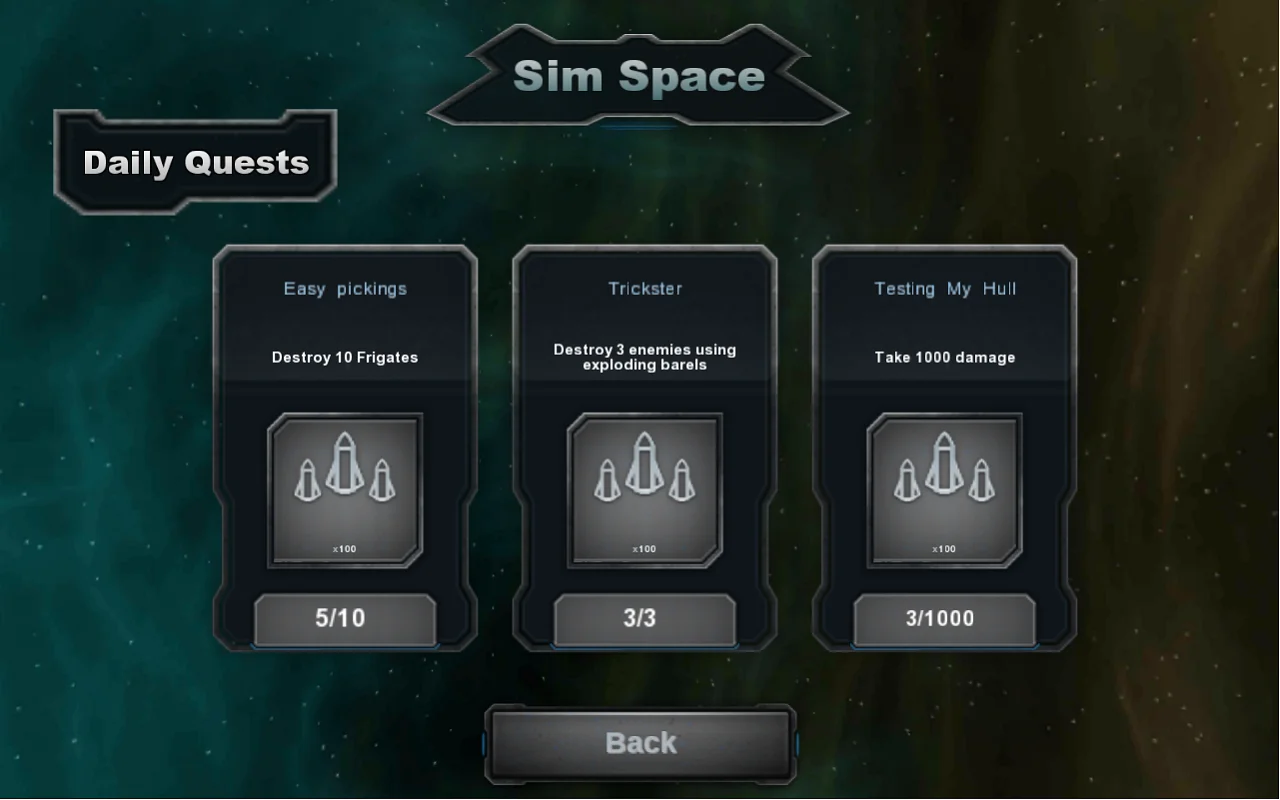Click the Daily Quests header banner

click(195, 160)
